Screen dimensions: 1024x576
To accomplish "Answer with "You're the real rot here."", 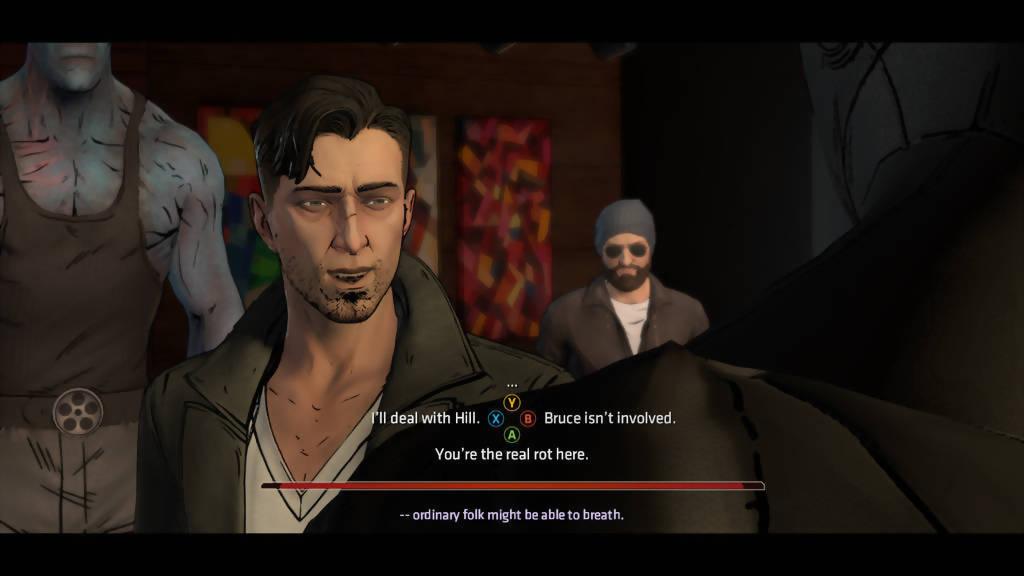I will point(511,454).
